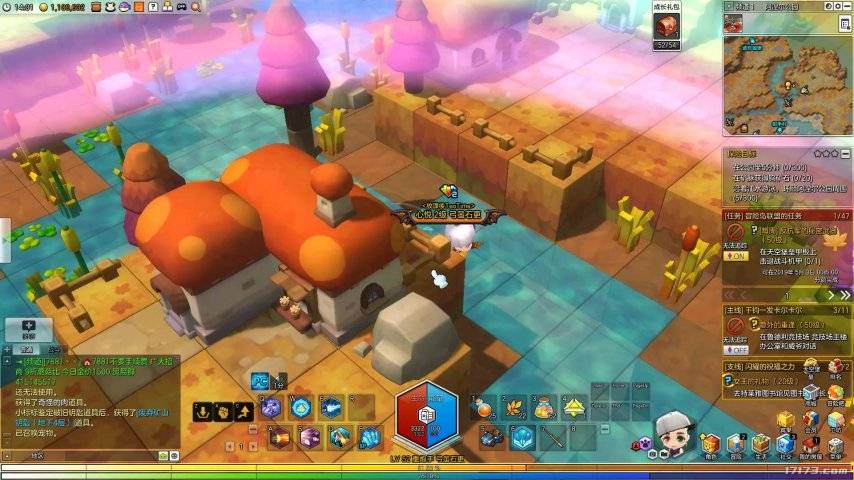Activate the fire blast skill on A
Viewport: 854px width, 480px height.
(x=278, y=437)
